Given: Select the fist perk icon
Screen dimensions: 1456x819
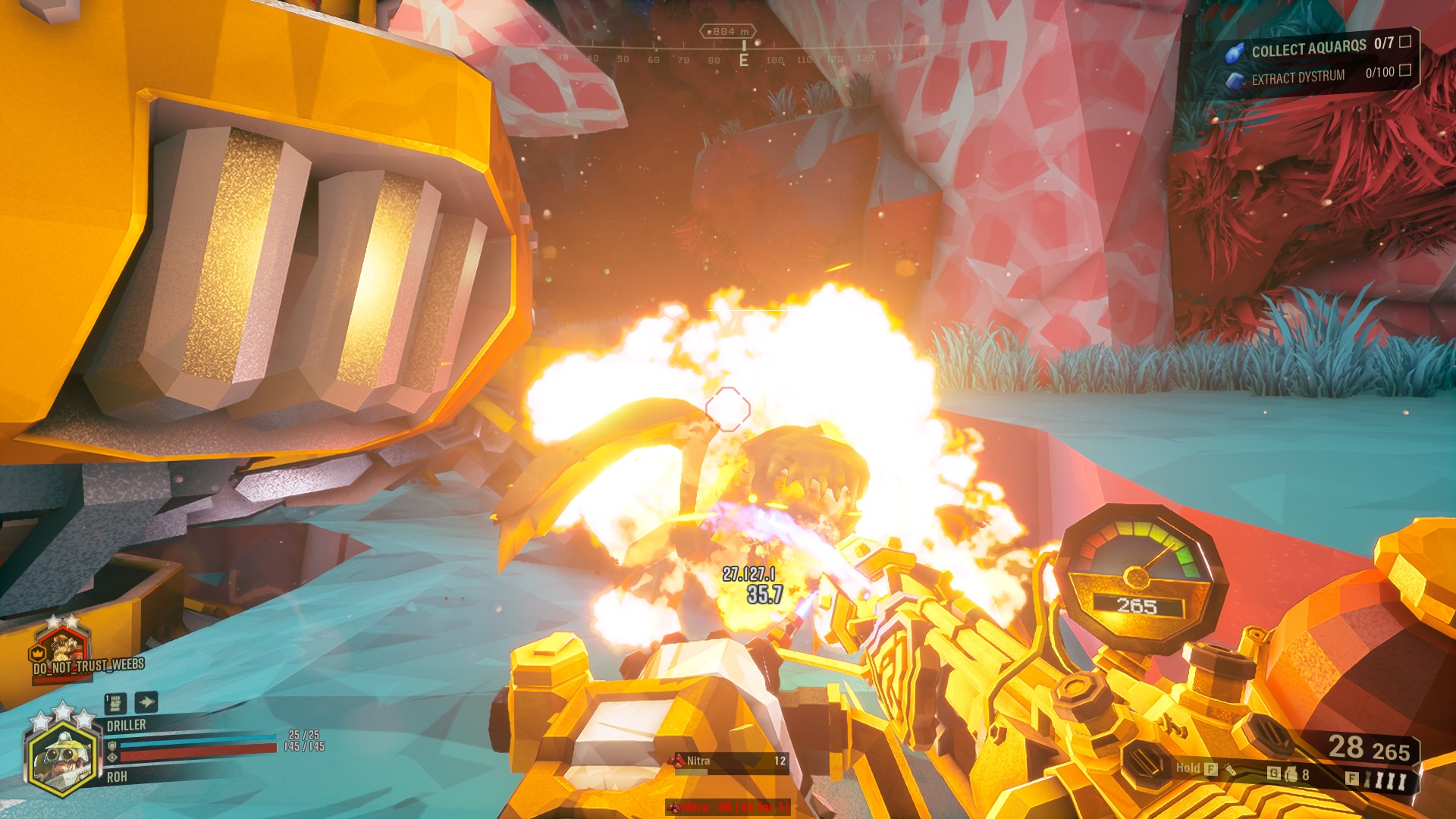Looking at the screenshot, I should [115, 703].
